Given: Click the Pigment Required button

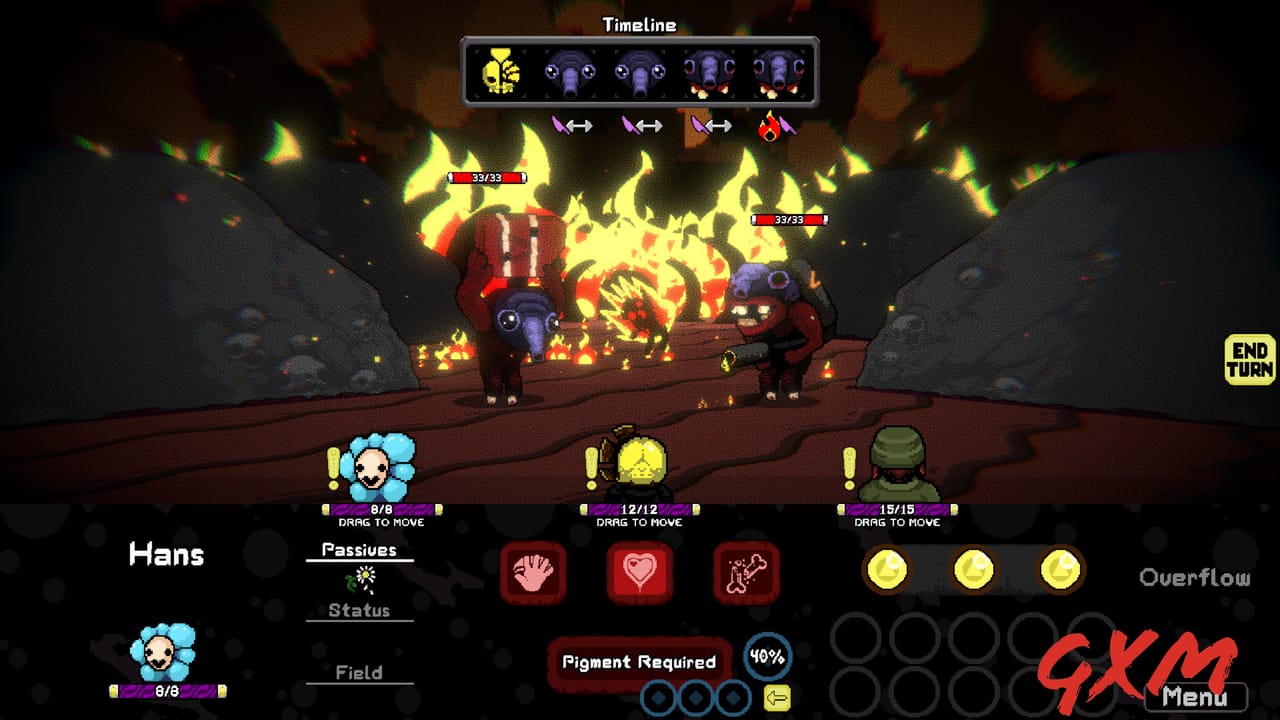Looking at the screenshot, I should tap(640, 660).
